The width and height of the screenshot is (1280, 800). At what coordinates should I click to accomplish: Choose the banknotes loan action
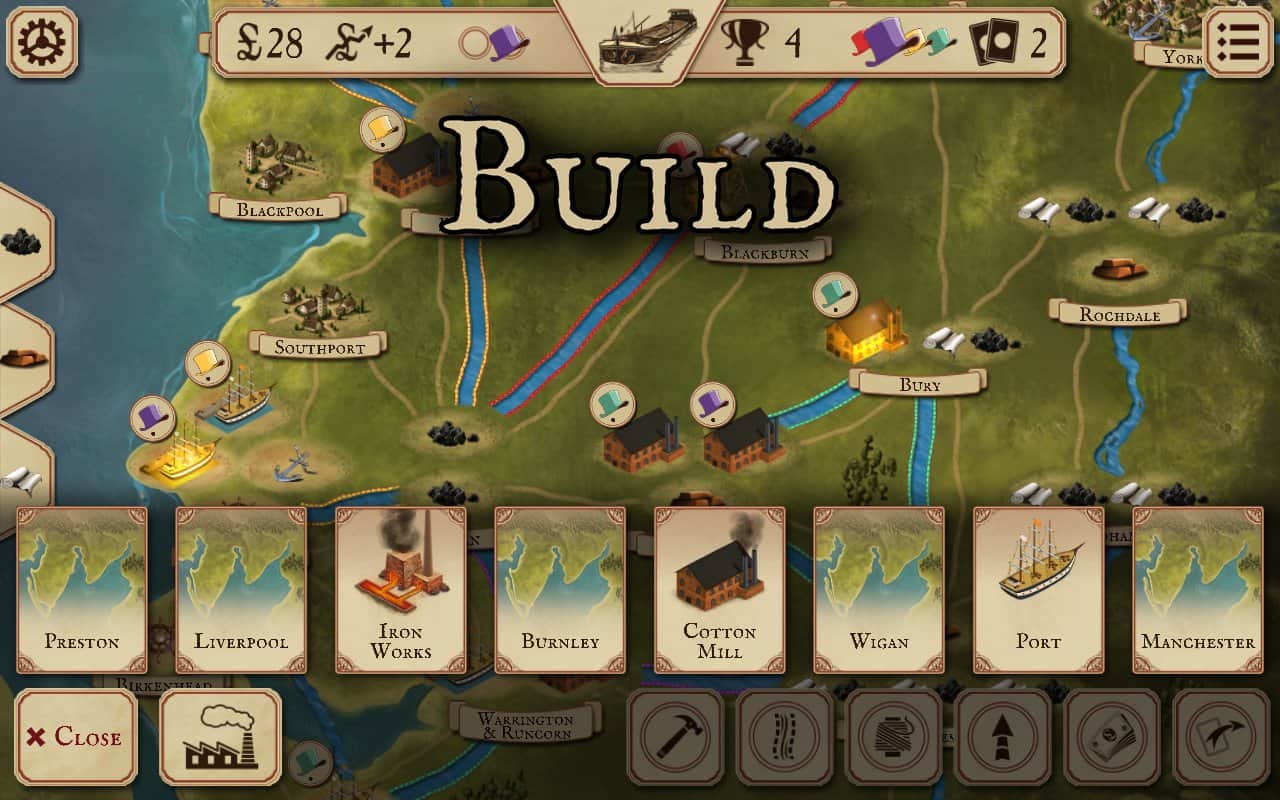click(x=1111, y=737)
